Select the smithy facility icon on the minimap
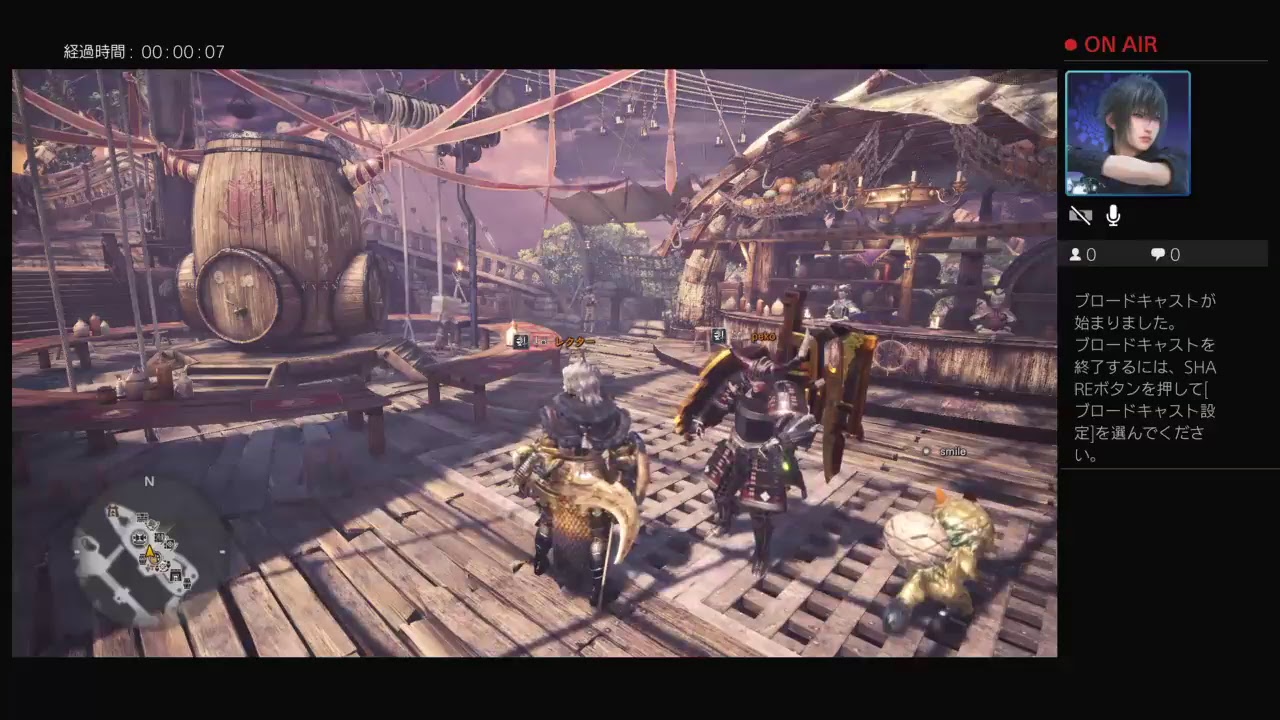Screen dimensions: 1280x720 [x=139, y=537]
